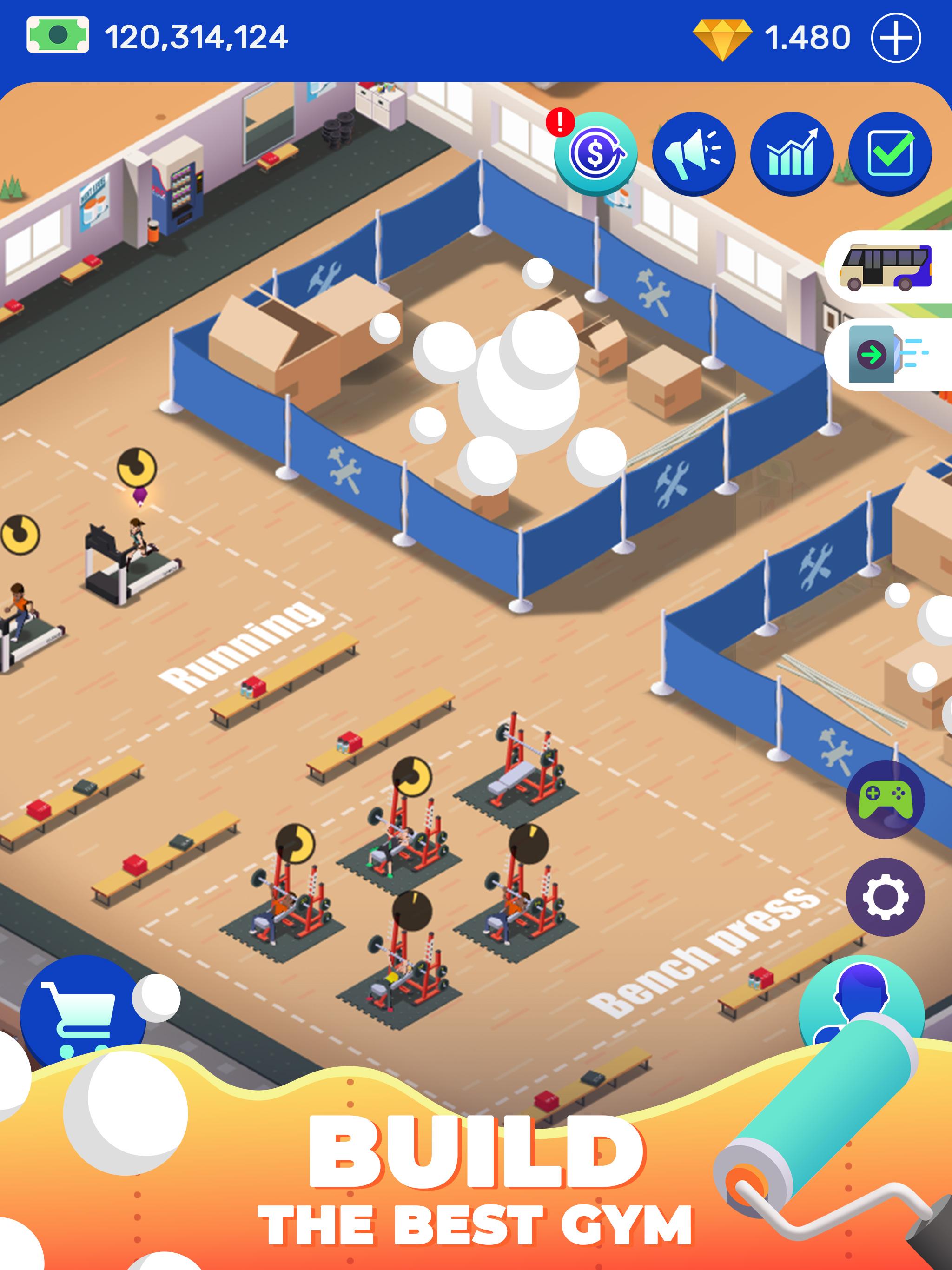Open the money income boost icon
Viewport: 952px width, 1270px height.
click(595, 155)
